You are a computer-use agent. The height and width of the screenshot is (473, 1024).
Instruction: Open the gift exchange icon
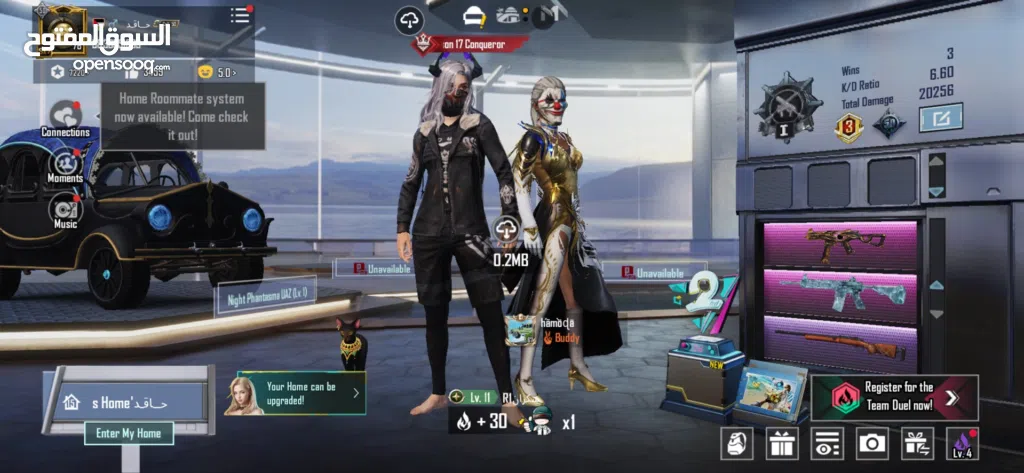point(916,442)
